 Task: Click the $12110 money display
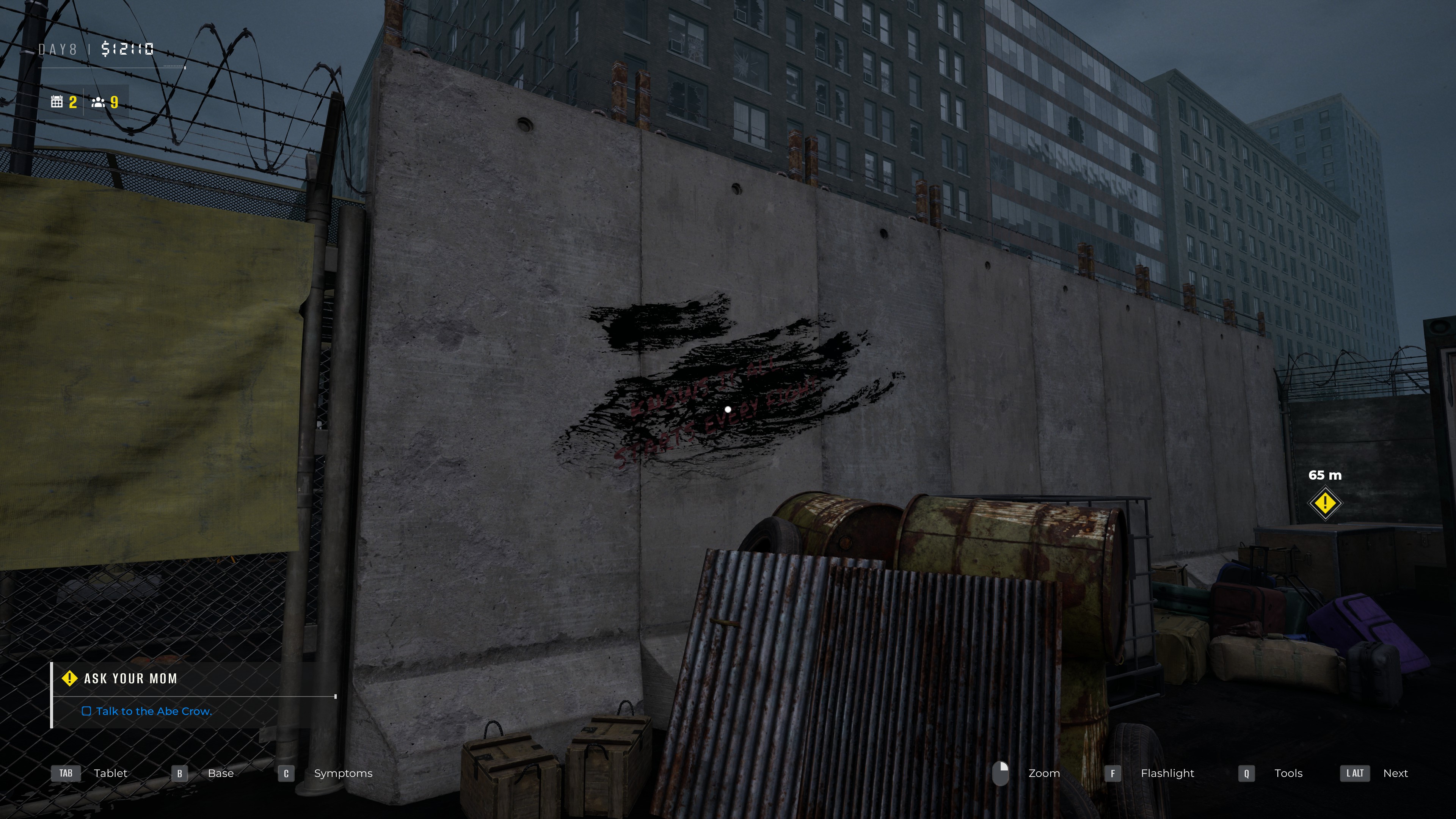click(128, 50)
